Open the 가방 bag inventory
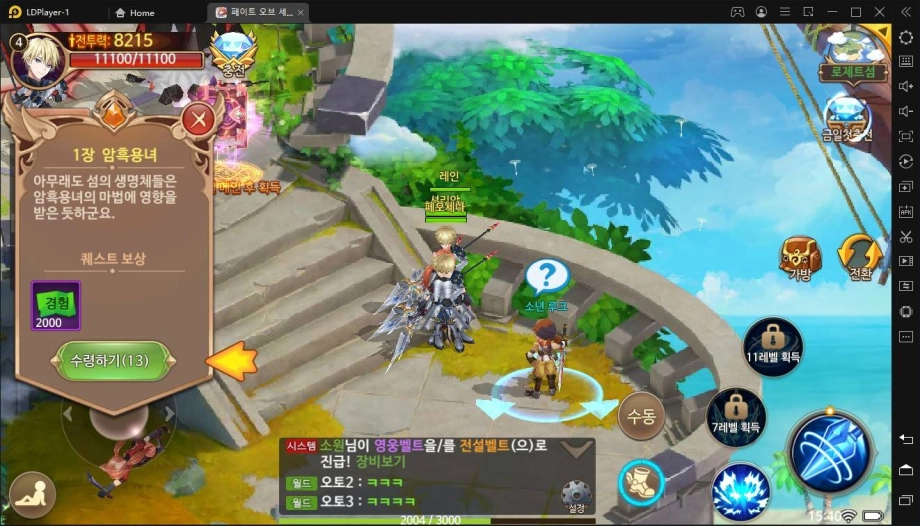The height and width of the screenshot is (526, 920). 801,258
